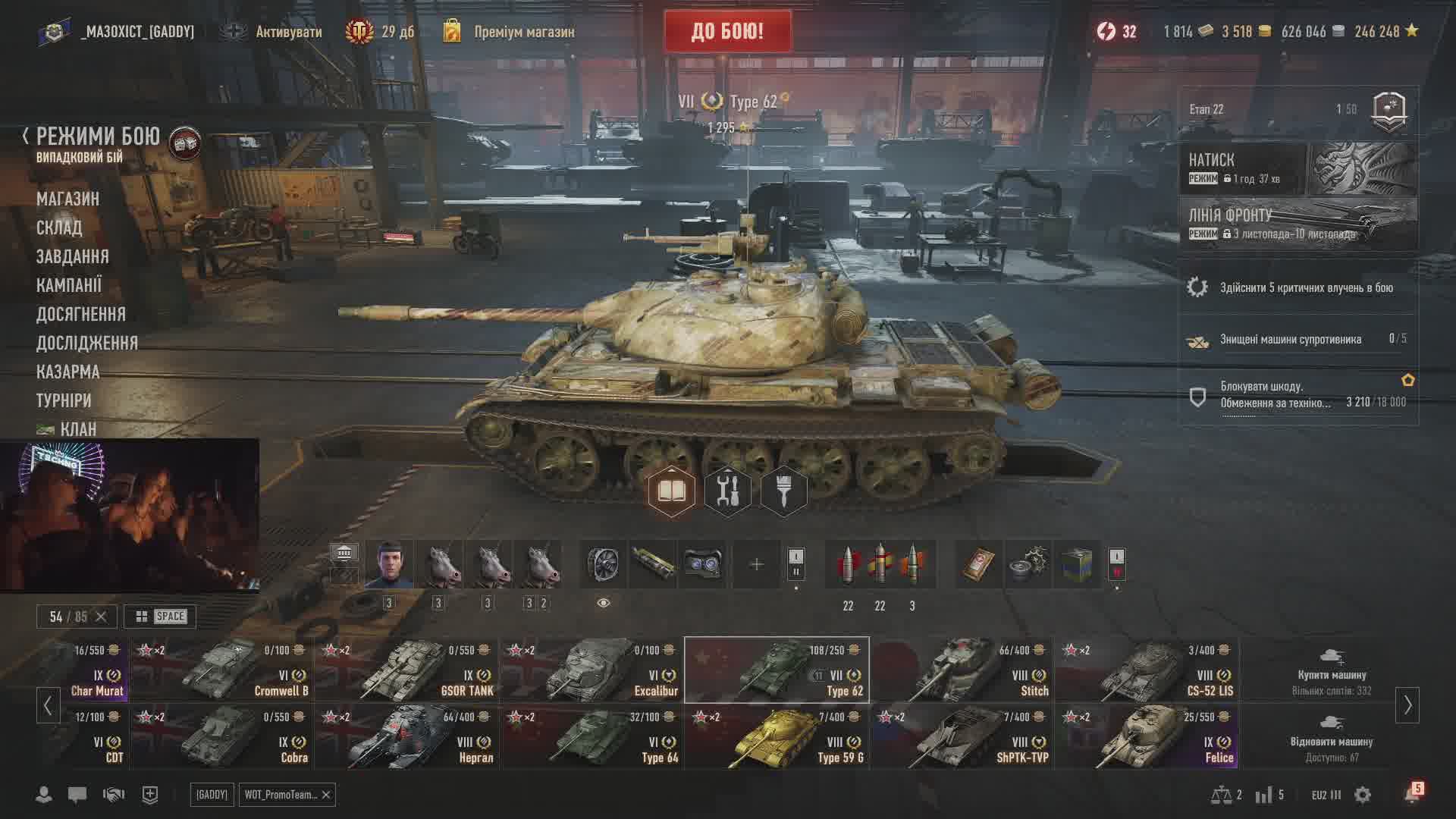Open the Преміум магазин shop

coord(523,32)
